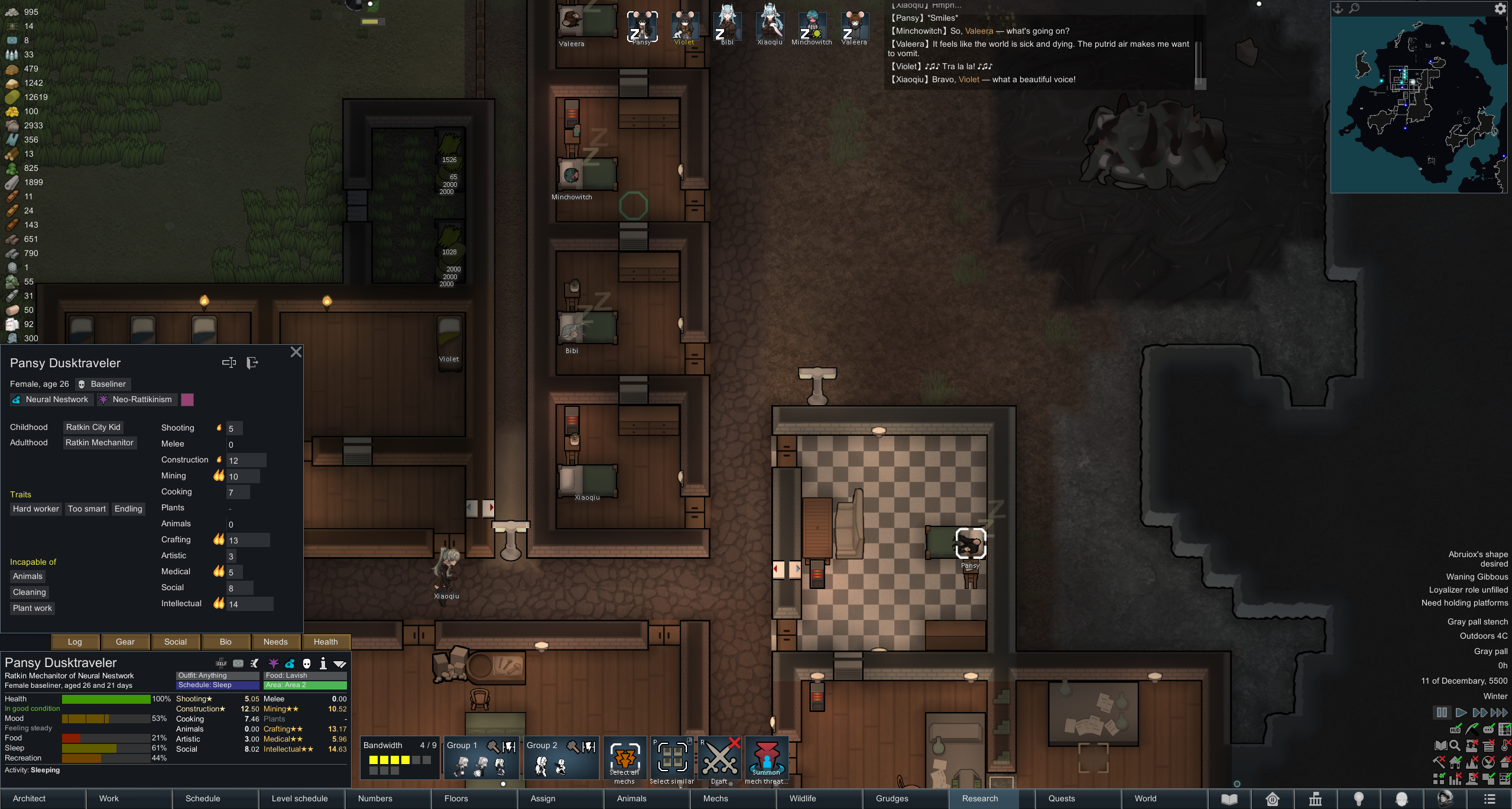Screen dimensions: 1512x809
Task: Open the Social tab
Action: point(176,642)
